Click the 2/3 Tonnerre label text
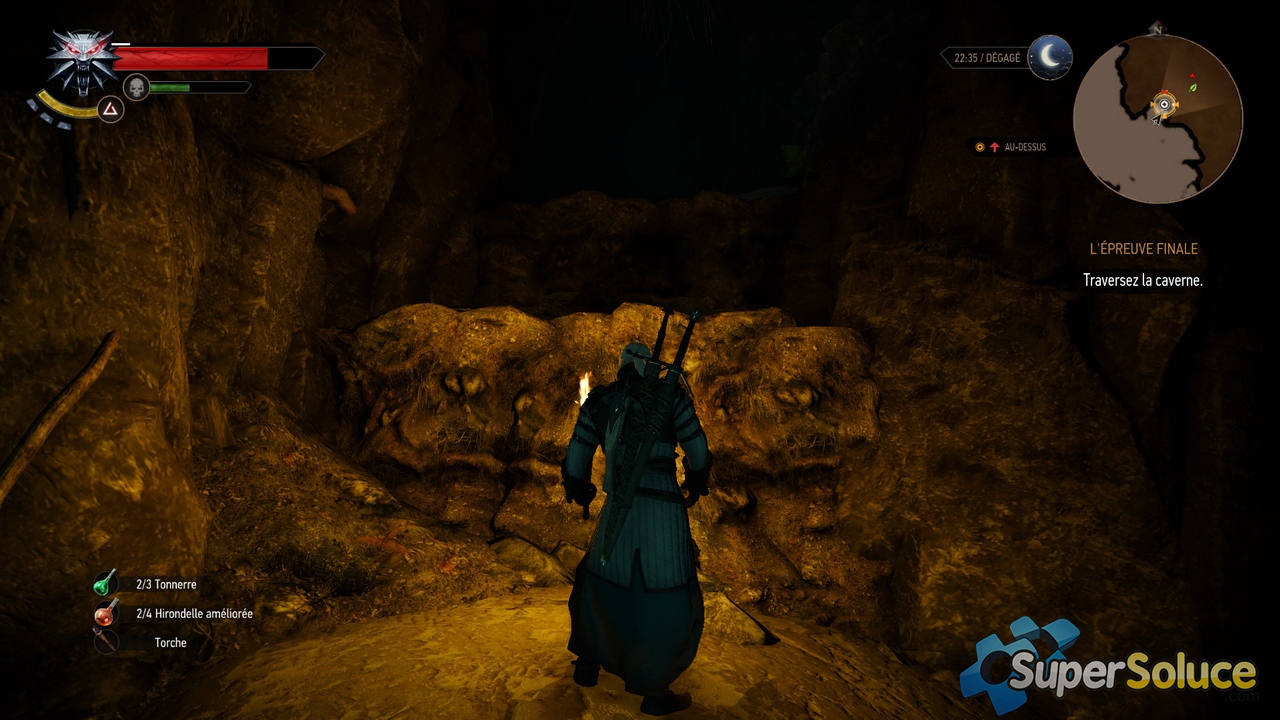1280x720 pixels. [166, 584]
